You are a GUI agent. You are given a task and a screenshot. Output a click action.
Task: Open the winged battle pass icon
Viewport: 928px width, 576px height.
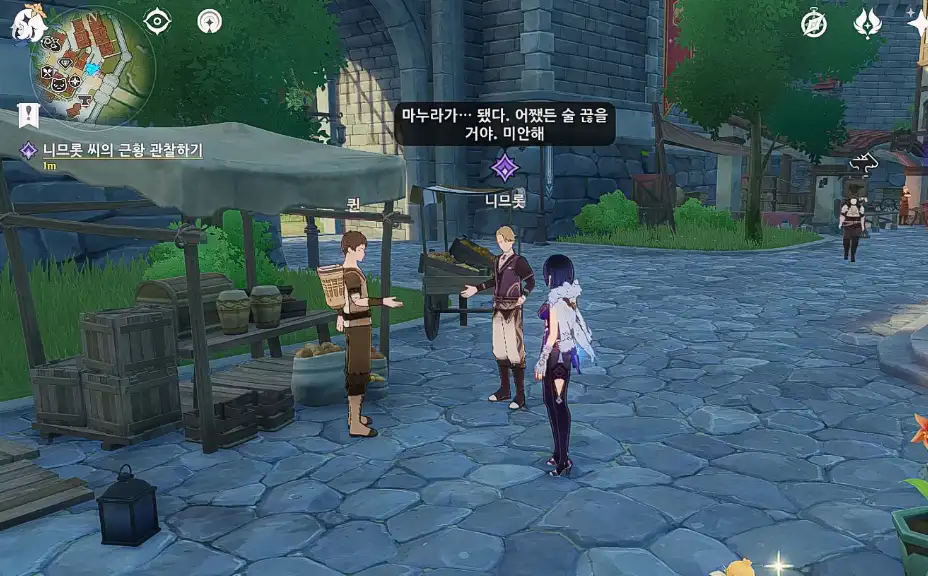[x=867, y=23]
